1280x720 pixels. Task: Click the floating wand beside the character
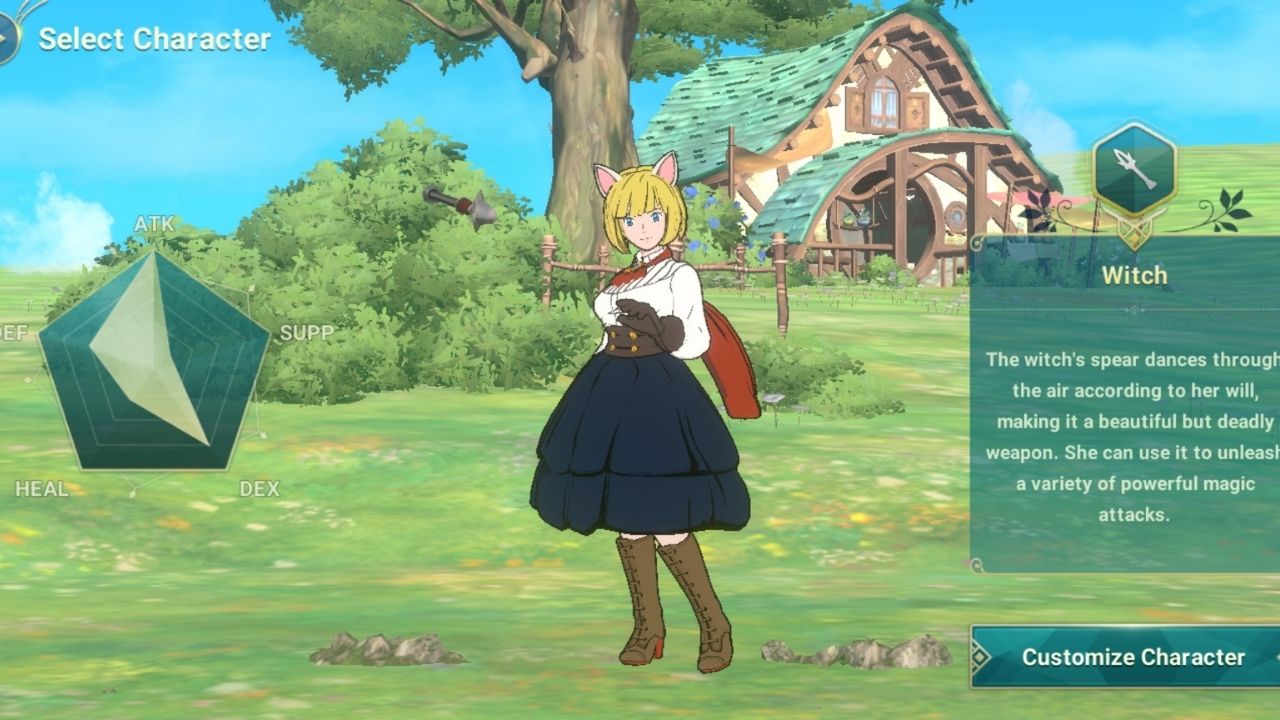[x=461, y=207]
